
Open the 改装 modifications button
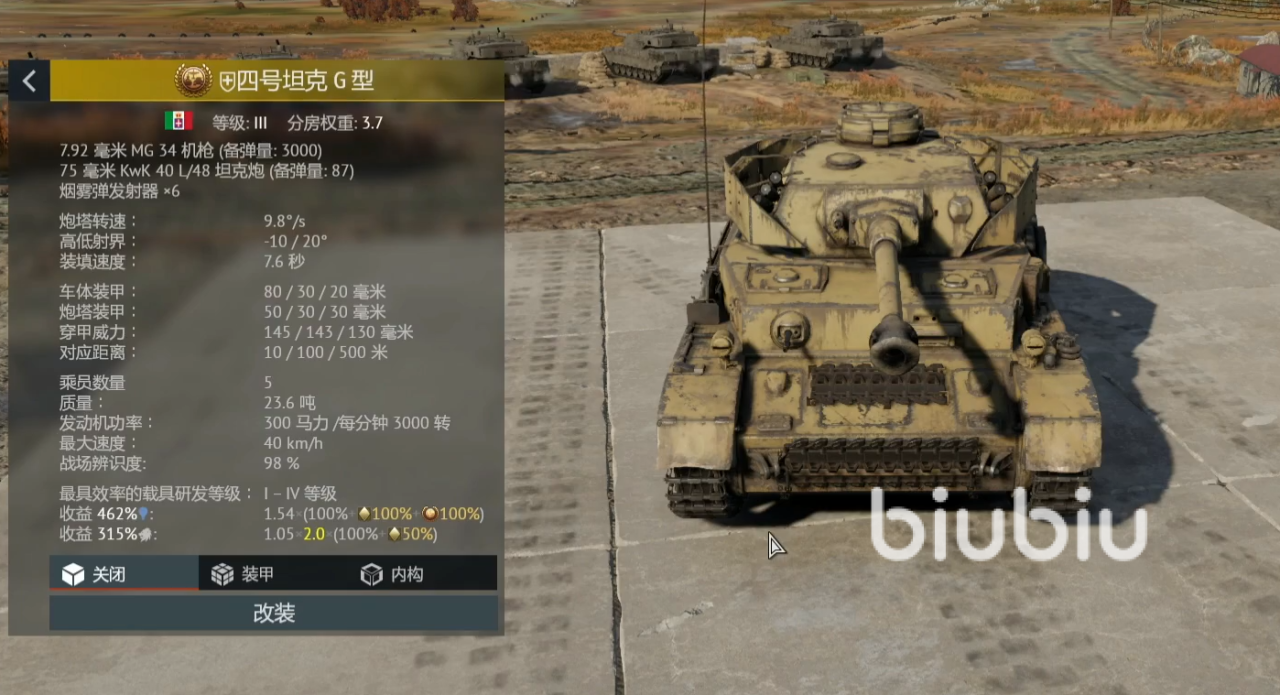(x=273, y=613)
